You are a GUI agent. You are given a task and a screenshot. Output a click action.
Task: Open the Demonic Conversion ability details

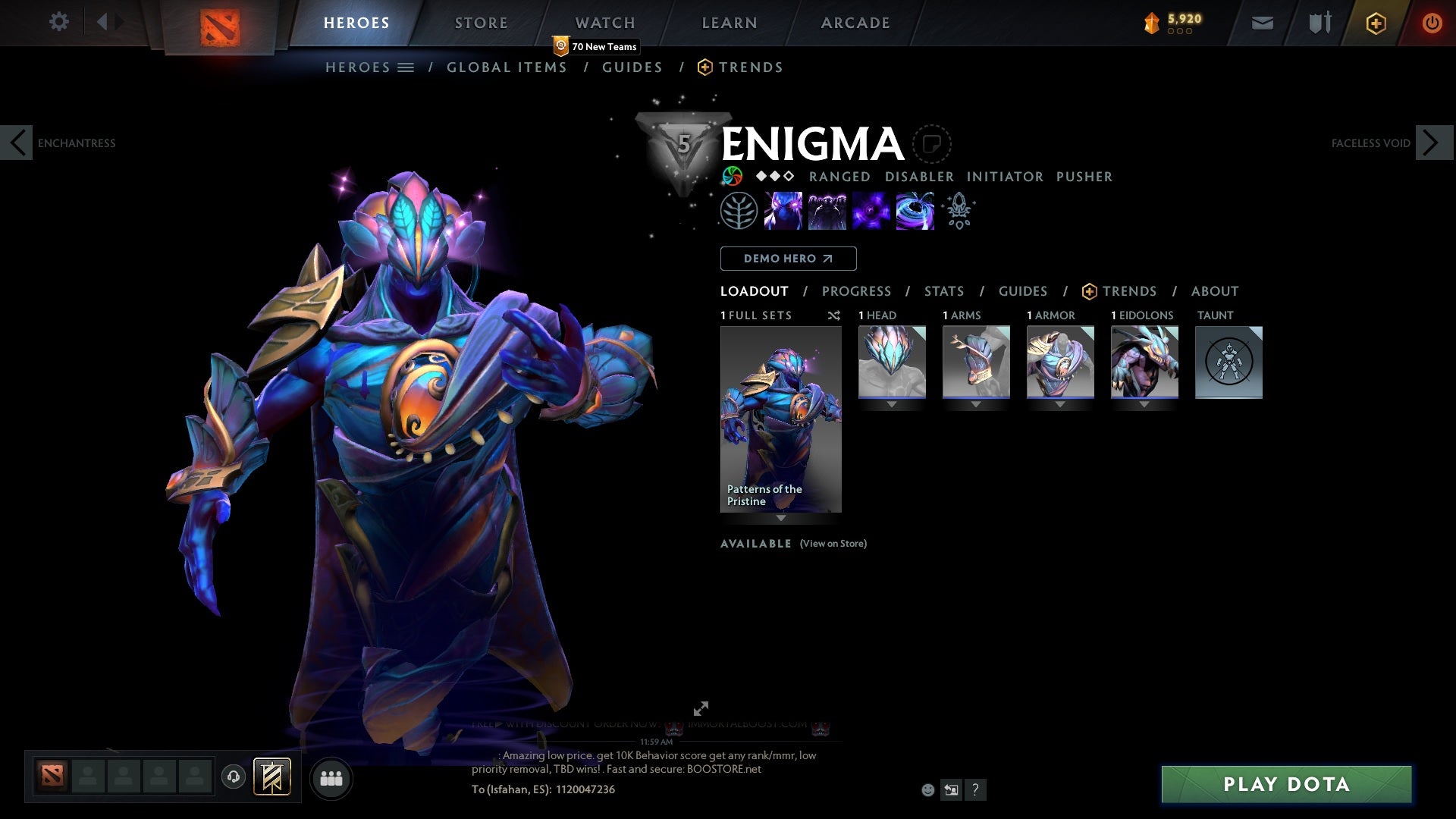point(827,211)
